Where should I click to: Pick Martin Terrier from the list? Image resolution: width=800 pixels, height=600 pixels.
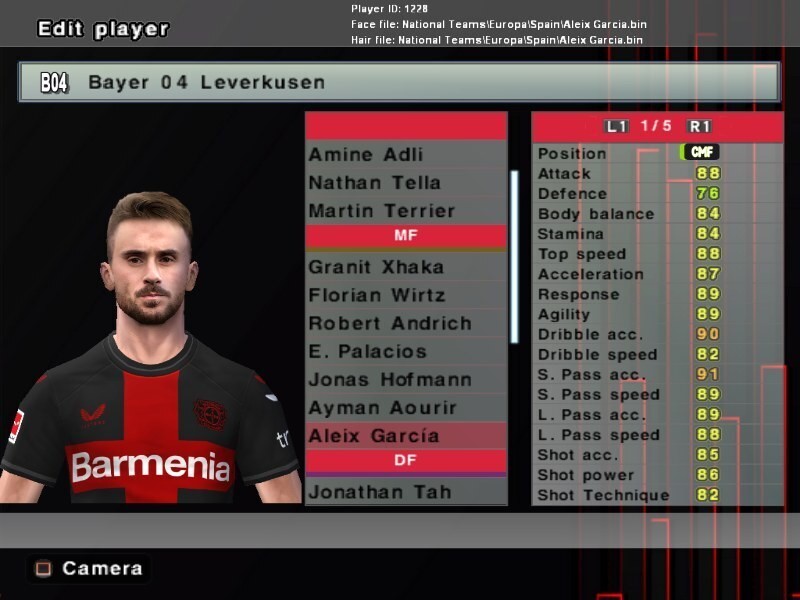coord(381,211)
